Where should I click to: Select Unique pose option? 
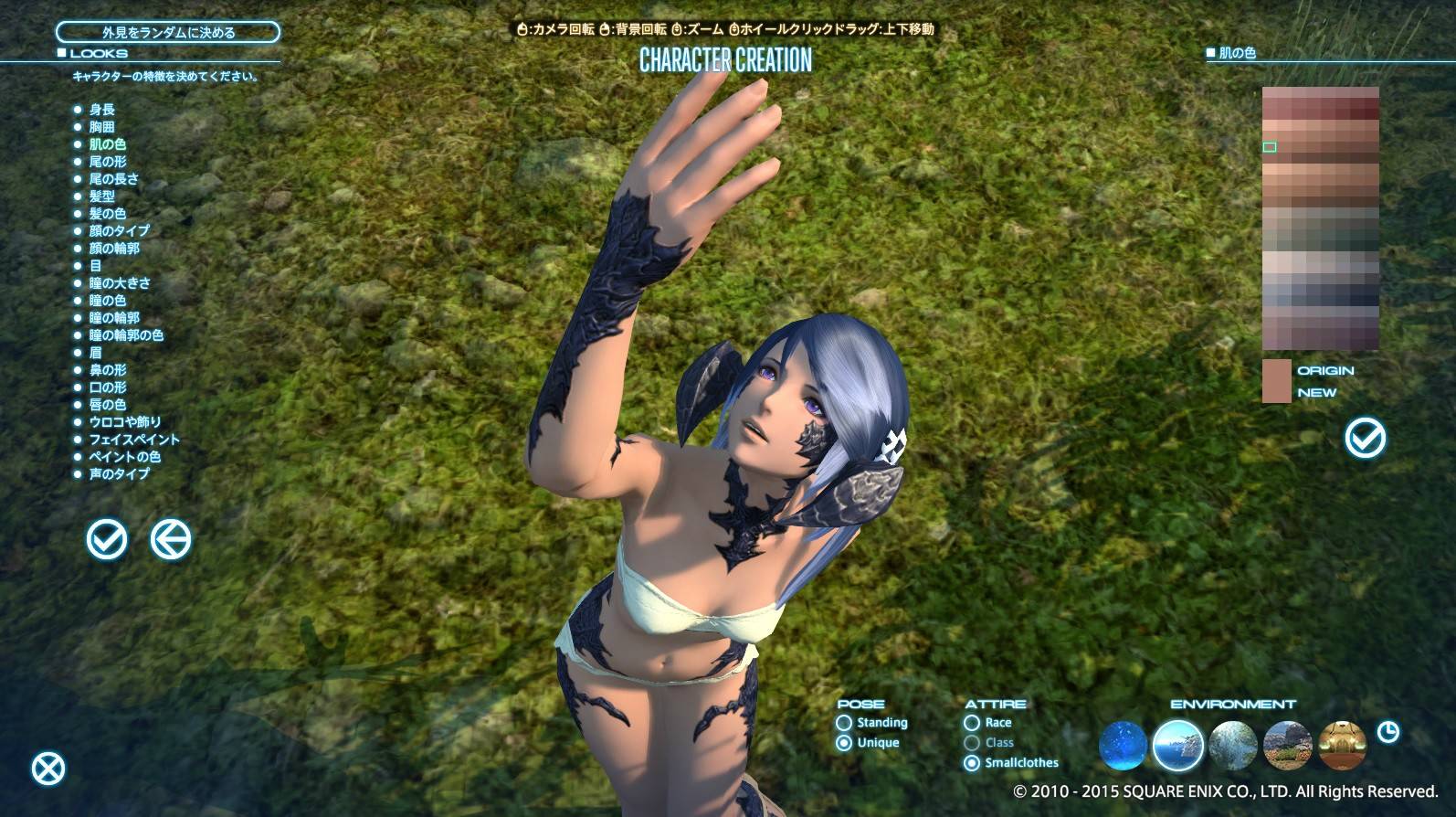click(x=845, y=742)
